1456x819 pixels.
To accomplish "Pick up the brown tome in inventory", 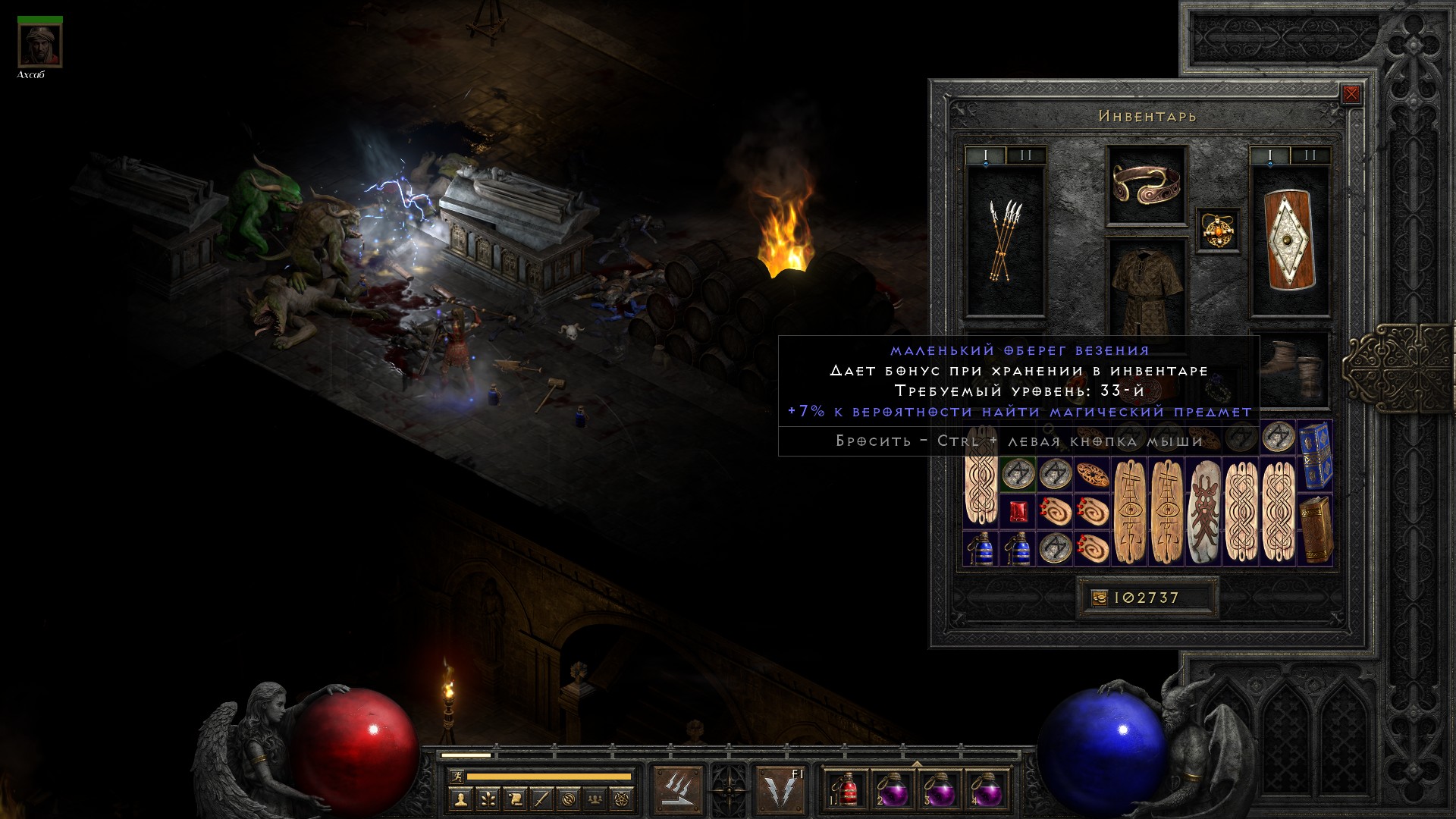I will pos(1316,530).
